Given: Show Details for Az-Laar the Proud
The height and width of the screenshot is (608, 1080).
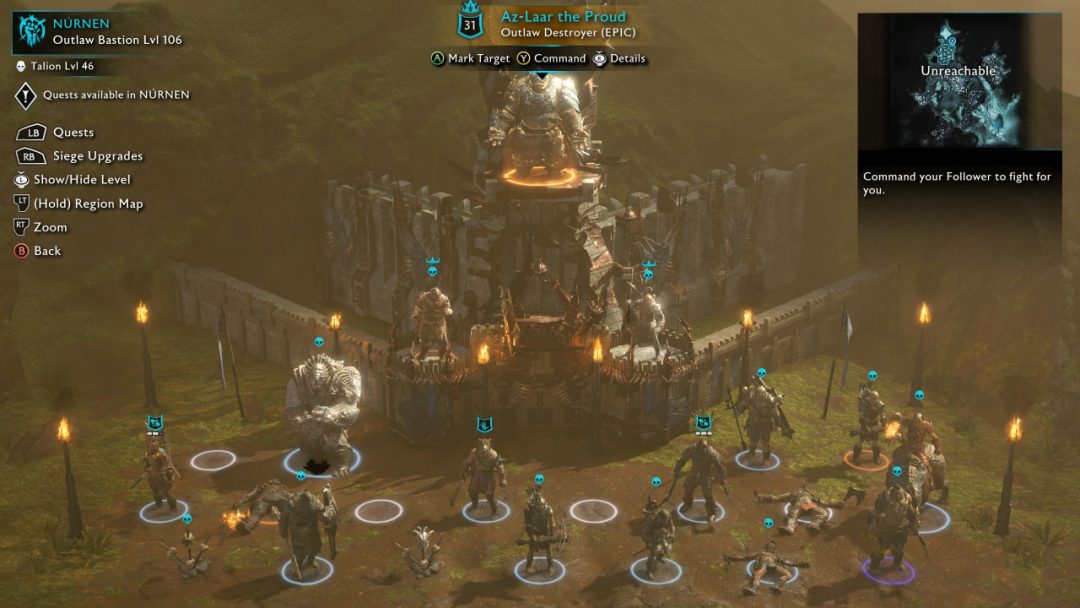Looking at the screenshot, I should (x=627, y=58).
